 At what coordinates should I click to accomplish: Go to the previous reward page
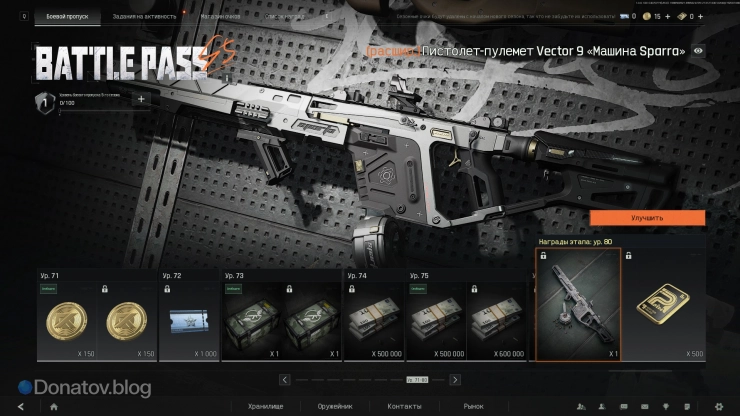(x=285, y=380)
